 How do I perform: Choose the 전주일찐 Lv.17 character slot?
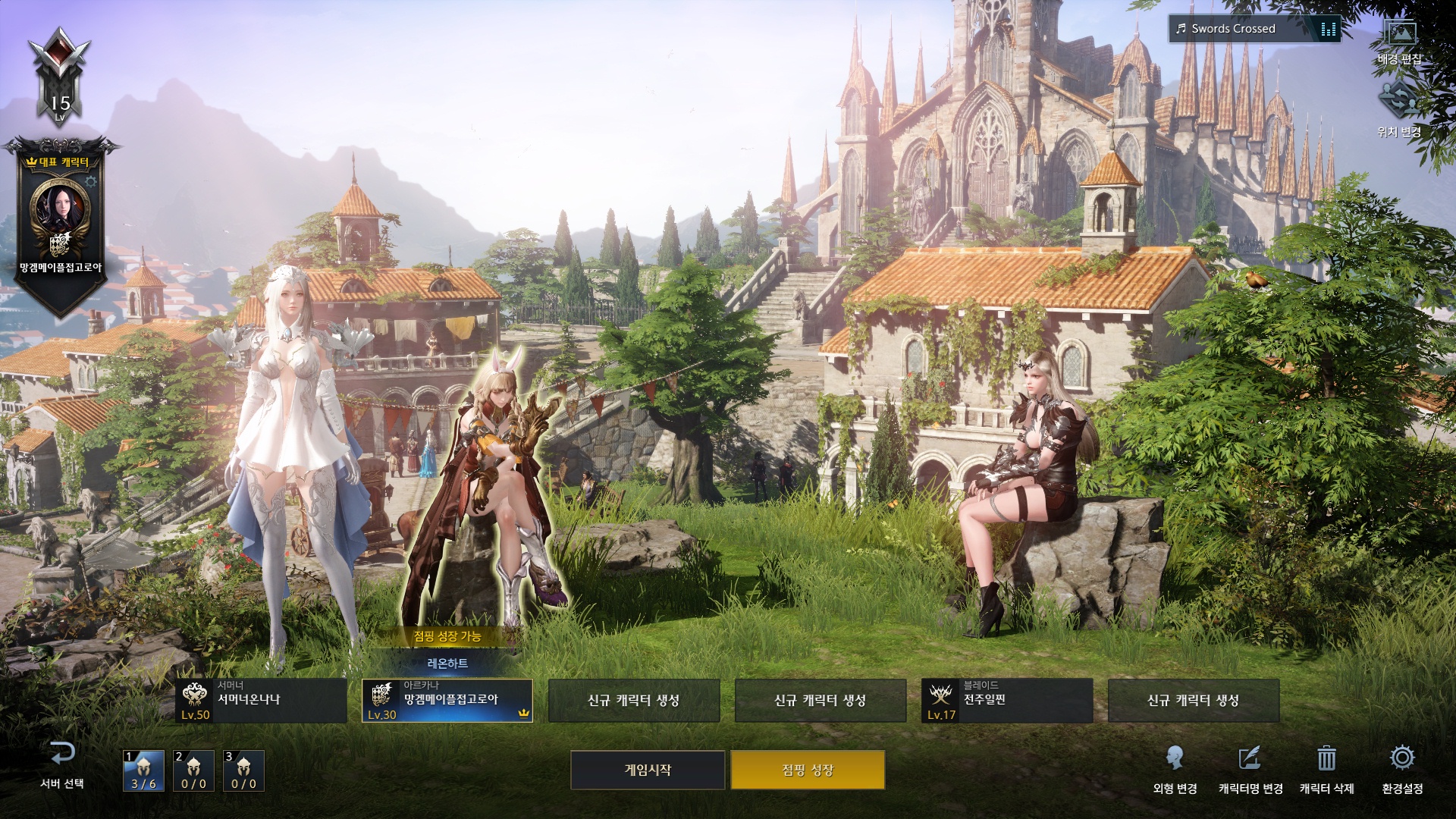coord(1007,700)
